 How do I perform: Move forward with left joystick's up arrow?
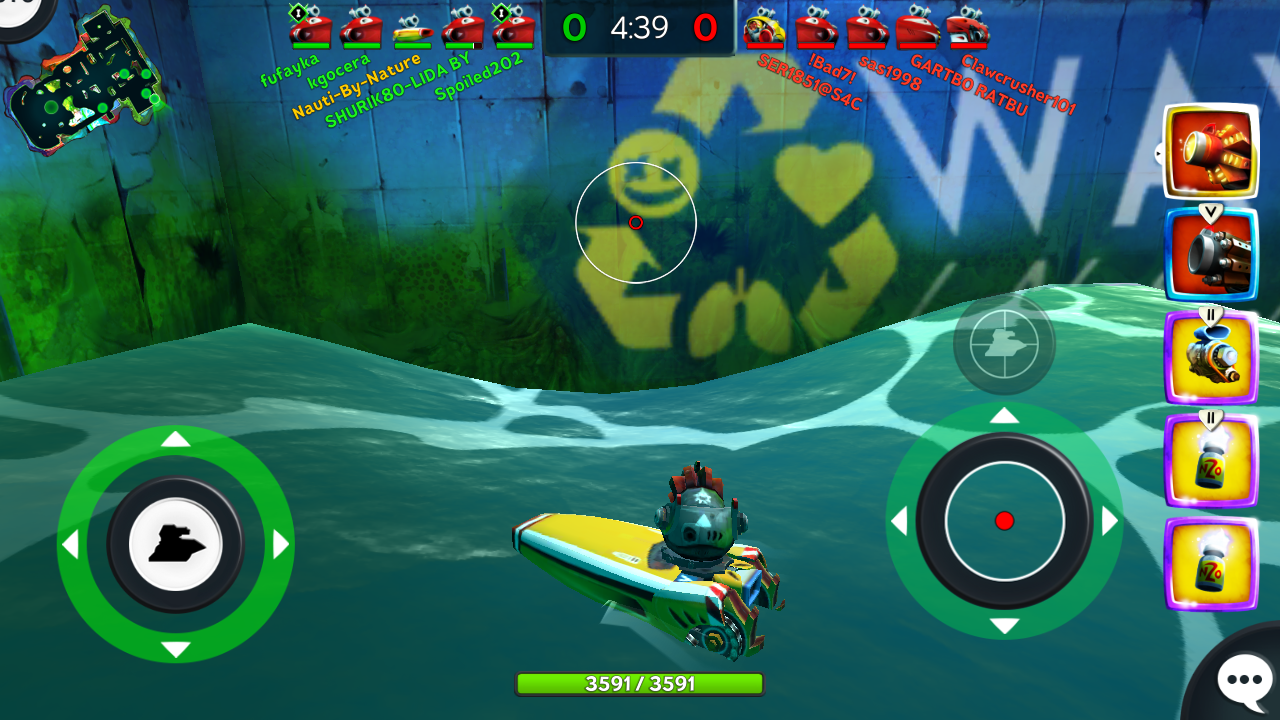176,439
